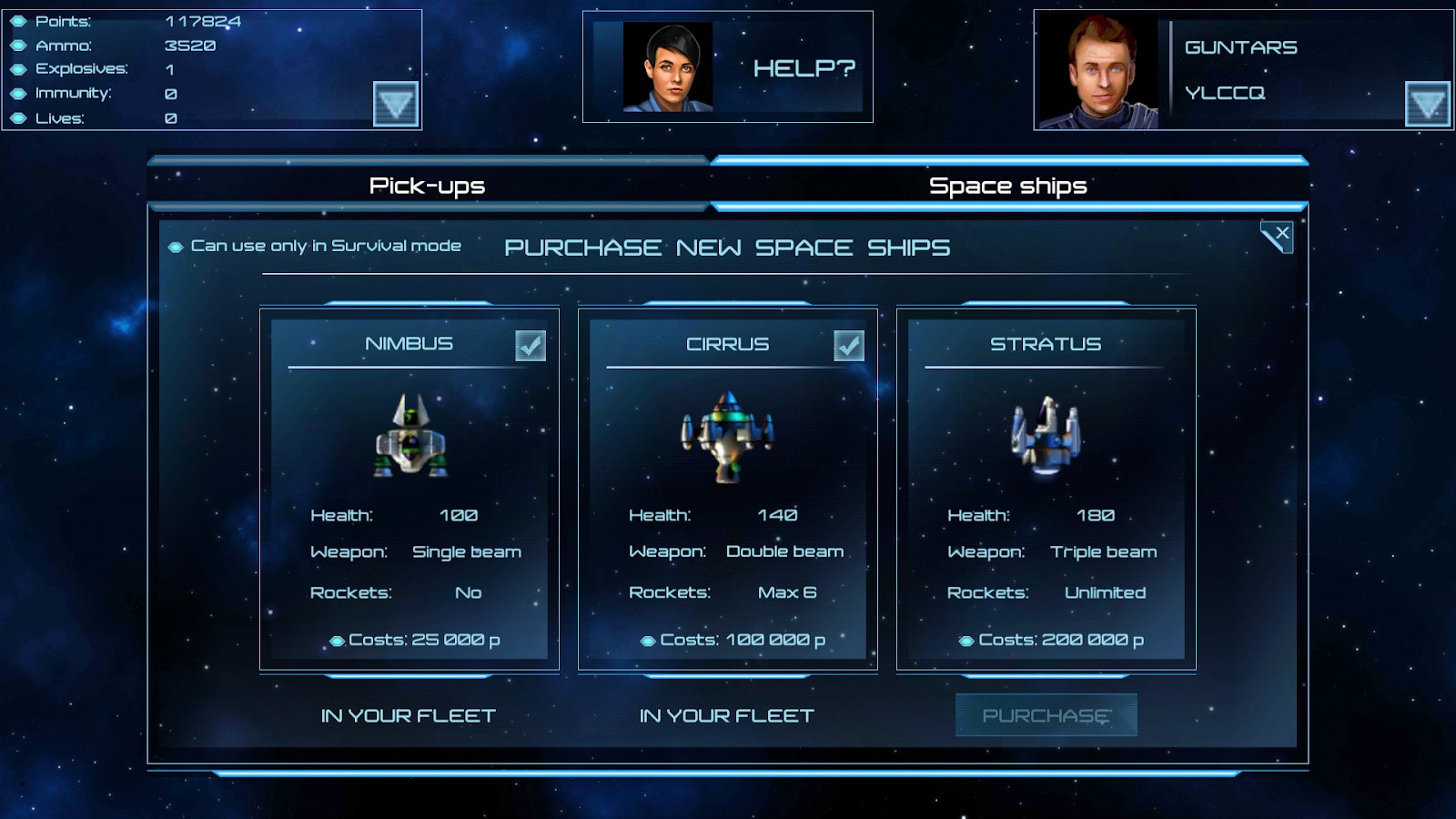Click the Guntars pilot portrait
The width and height of the screenshot is (1456, 819).
click(x=1100, y=72)
